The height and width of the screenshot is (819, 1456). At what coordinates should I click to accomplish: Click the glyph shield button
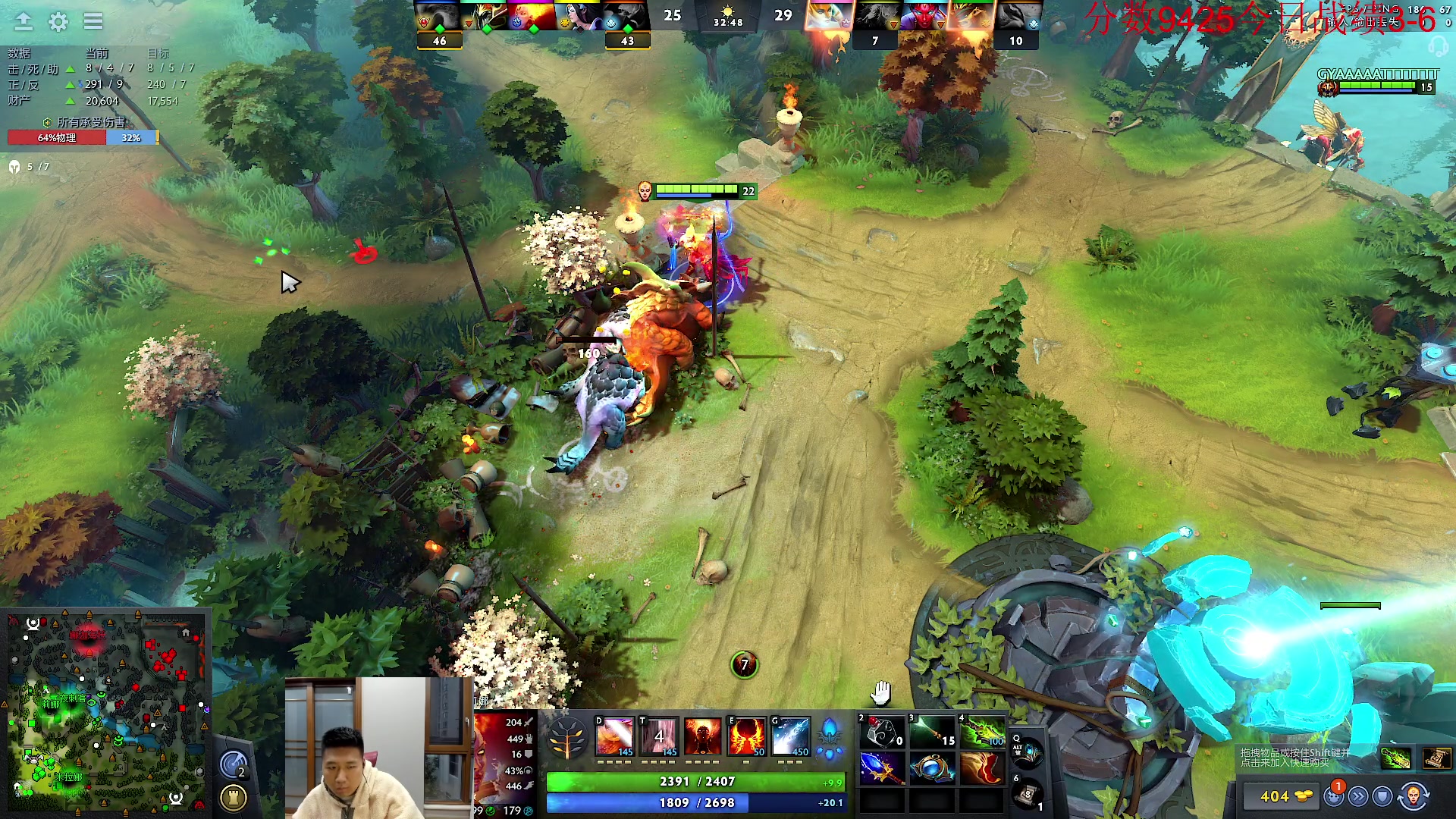[1382, 796]
